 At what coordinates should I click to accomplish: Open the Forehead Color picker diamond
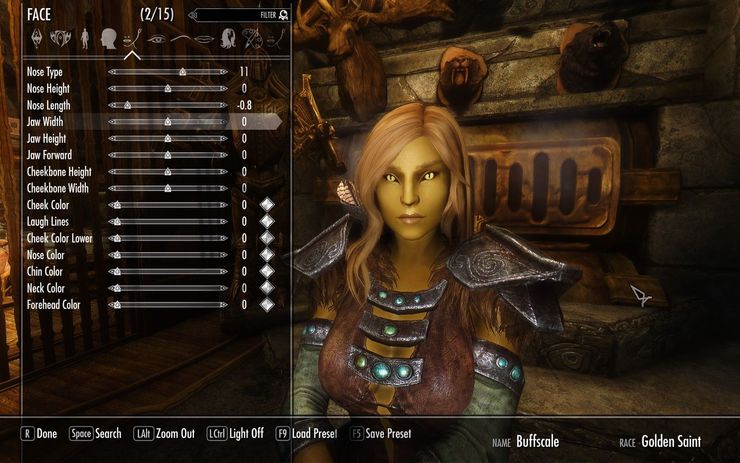pos(267,304)
